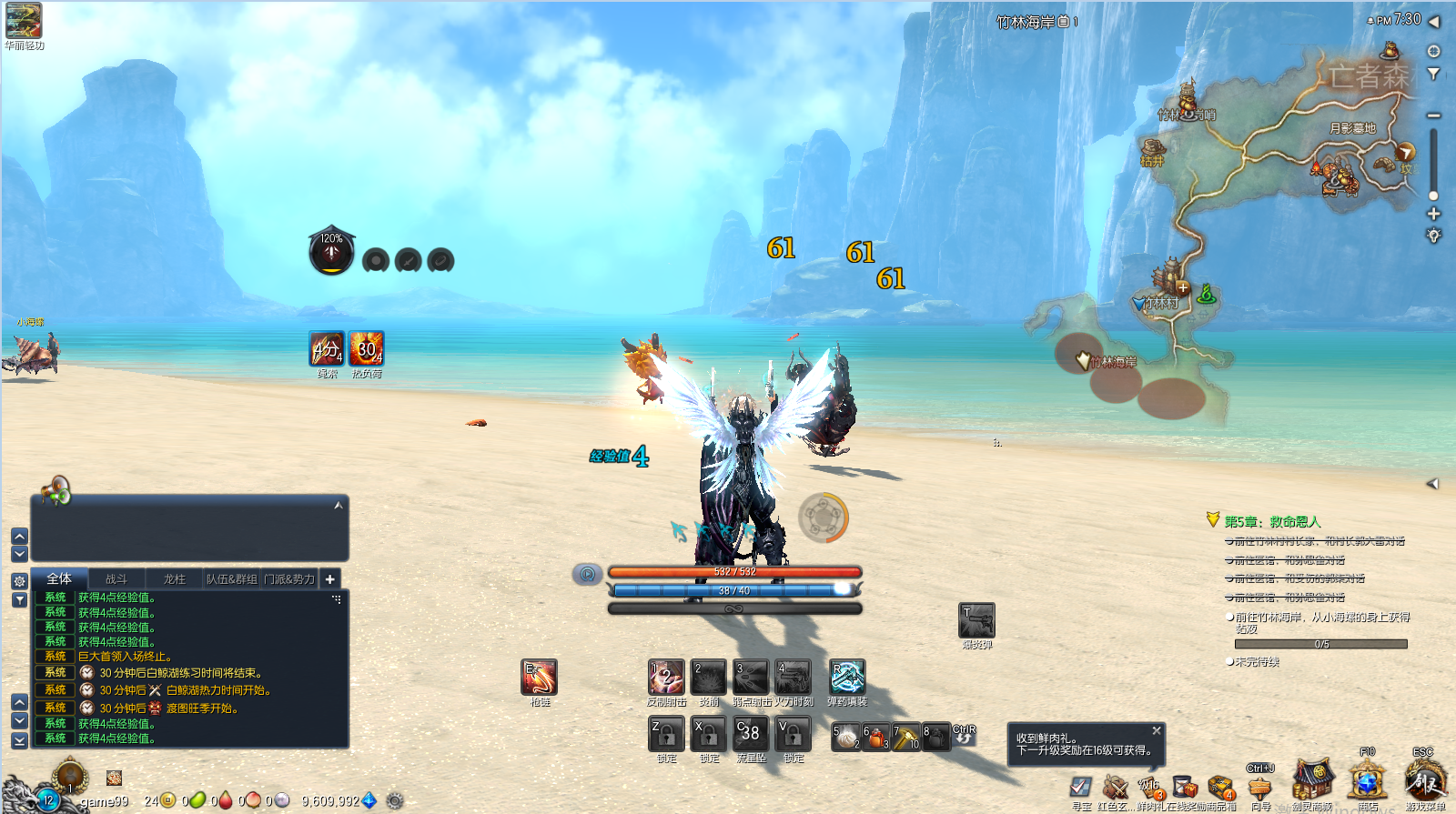Trigger the 弹药填装 reload skill
Screen dimensions: 1456x814
[847, 678]
